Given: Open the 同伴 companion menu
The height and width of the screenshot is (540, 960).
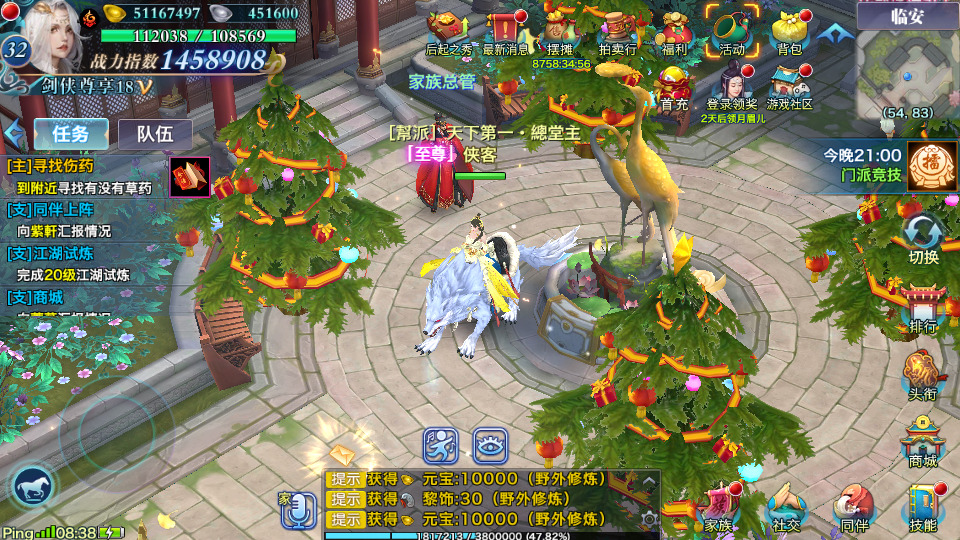Looking at the screenshot, I should click(854, 508).
